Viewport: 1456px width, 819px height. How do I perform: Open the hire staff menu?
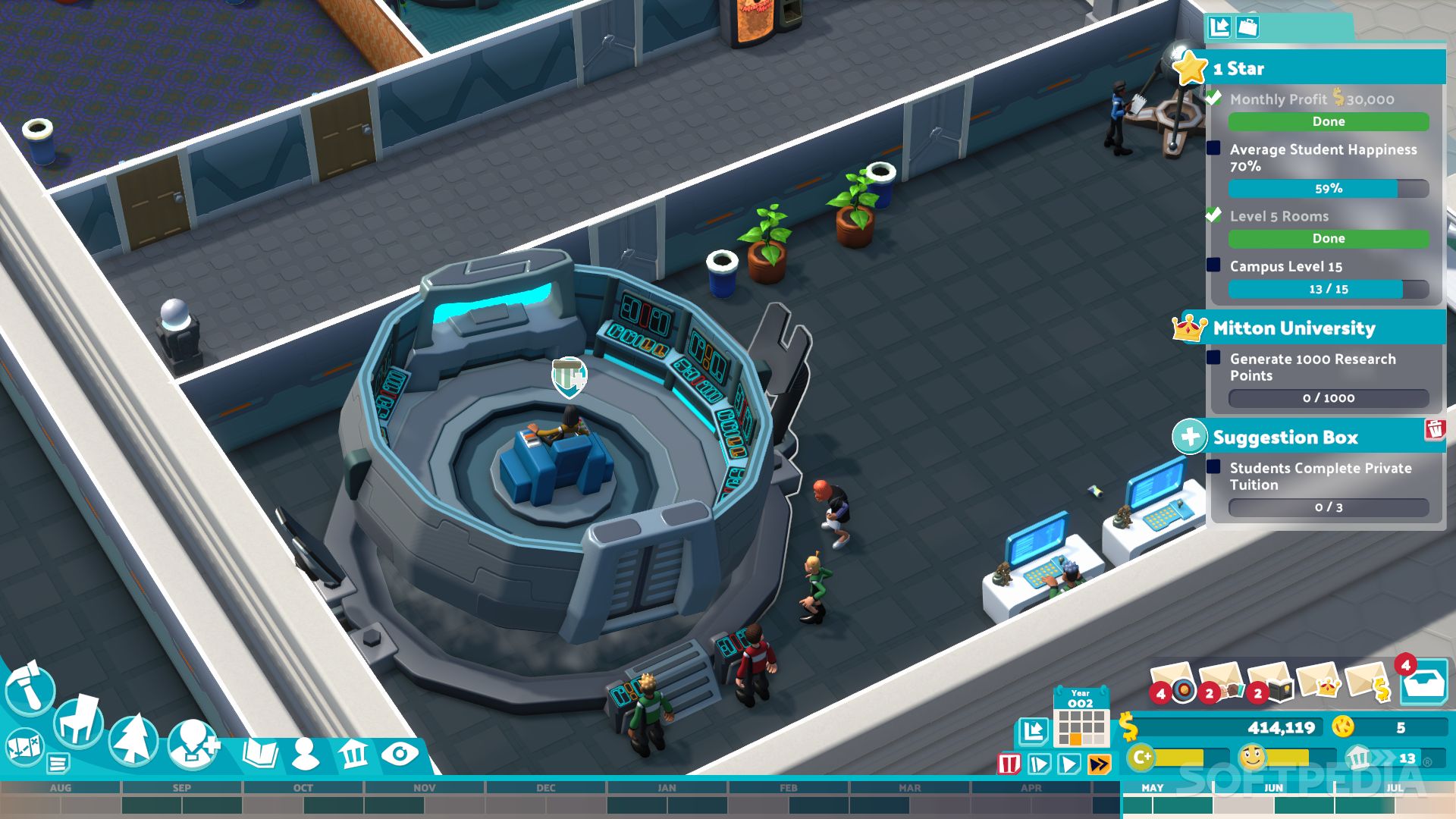(193, 745)
